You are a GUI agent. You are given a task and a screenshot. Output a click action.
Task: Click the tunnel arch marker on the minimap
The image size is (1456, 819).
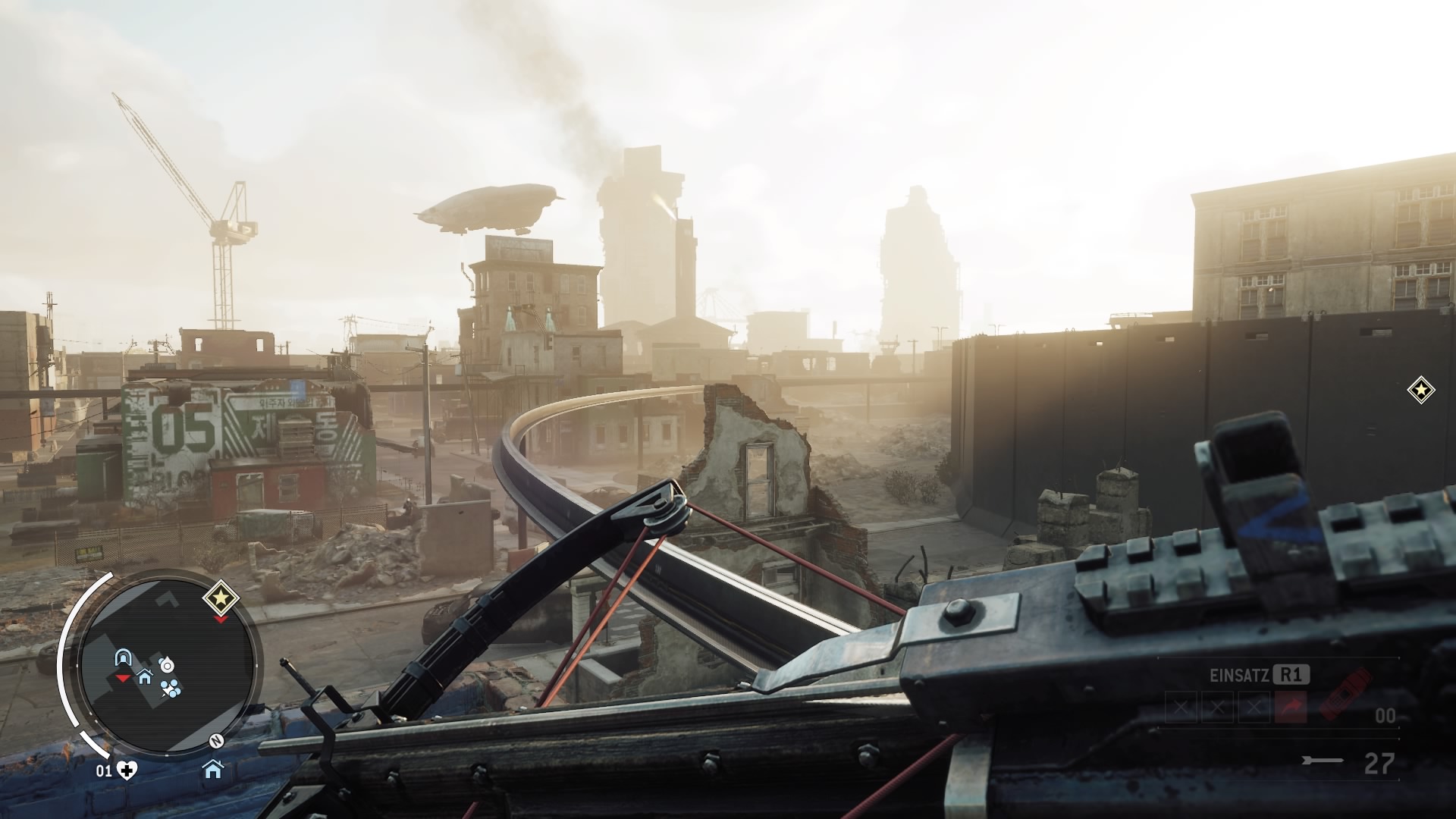(121, 657)
